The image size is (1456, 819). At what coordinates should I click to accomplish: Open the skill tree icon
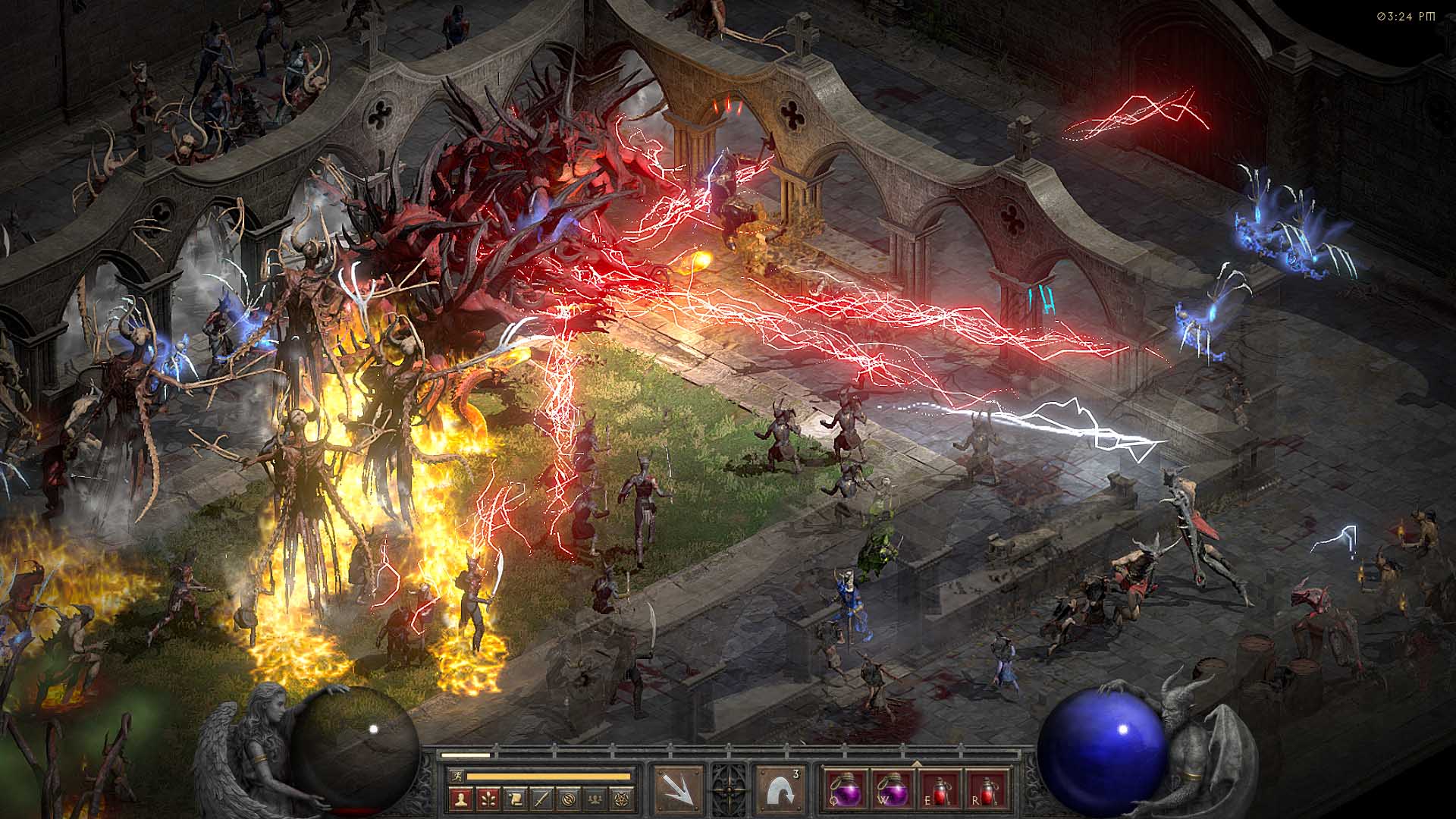click(x=487, y=798)
